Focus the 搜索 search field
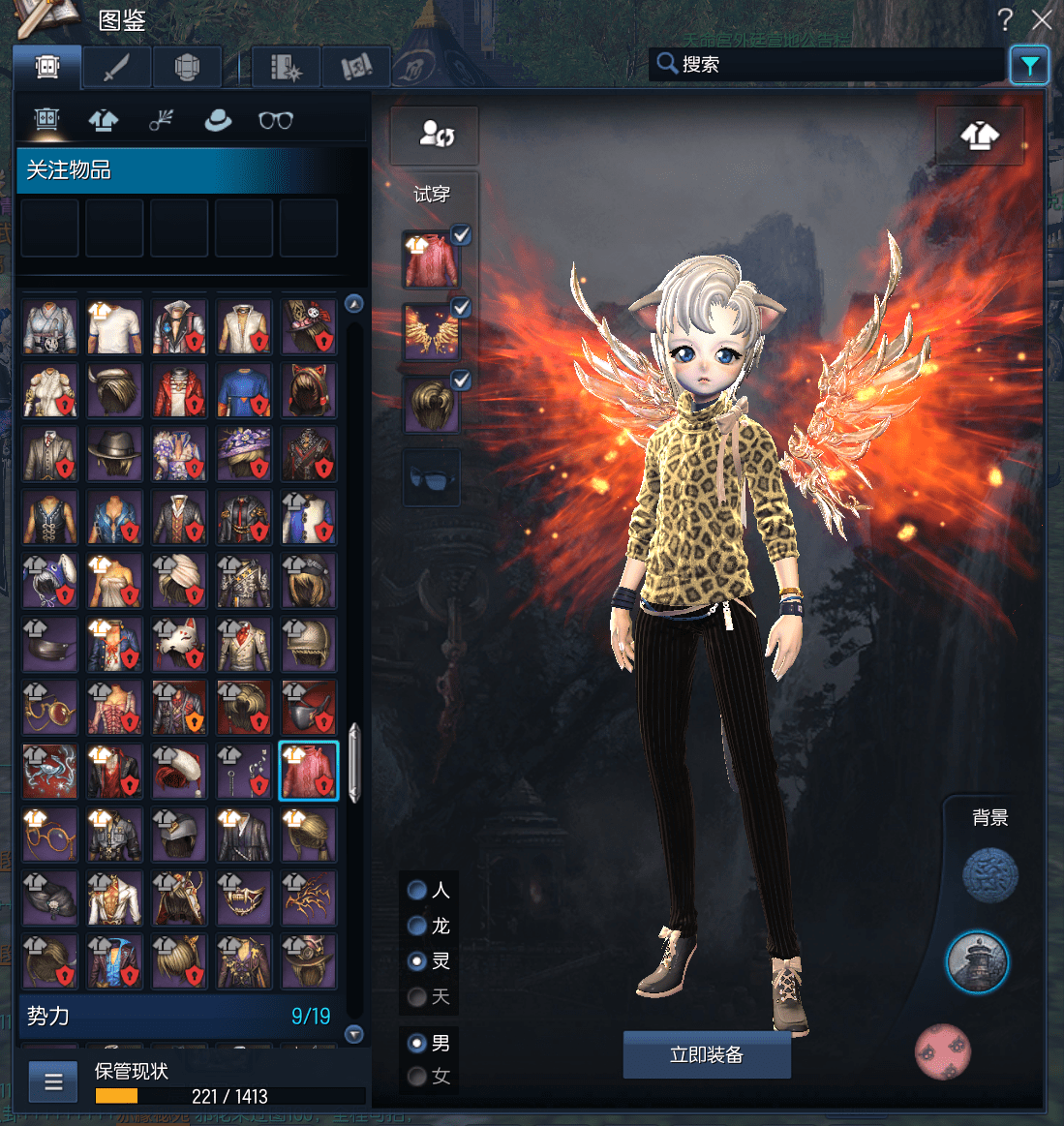This screenshot has height=1126, width=1064. [x=833, y=65]
